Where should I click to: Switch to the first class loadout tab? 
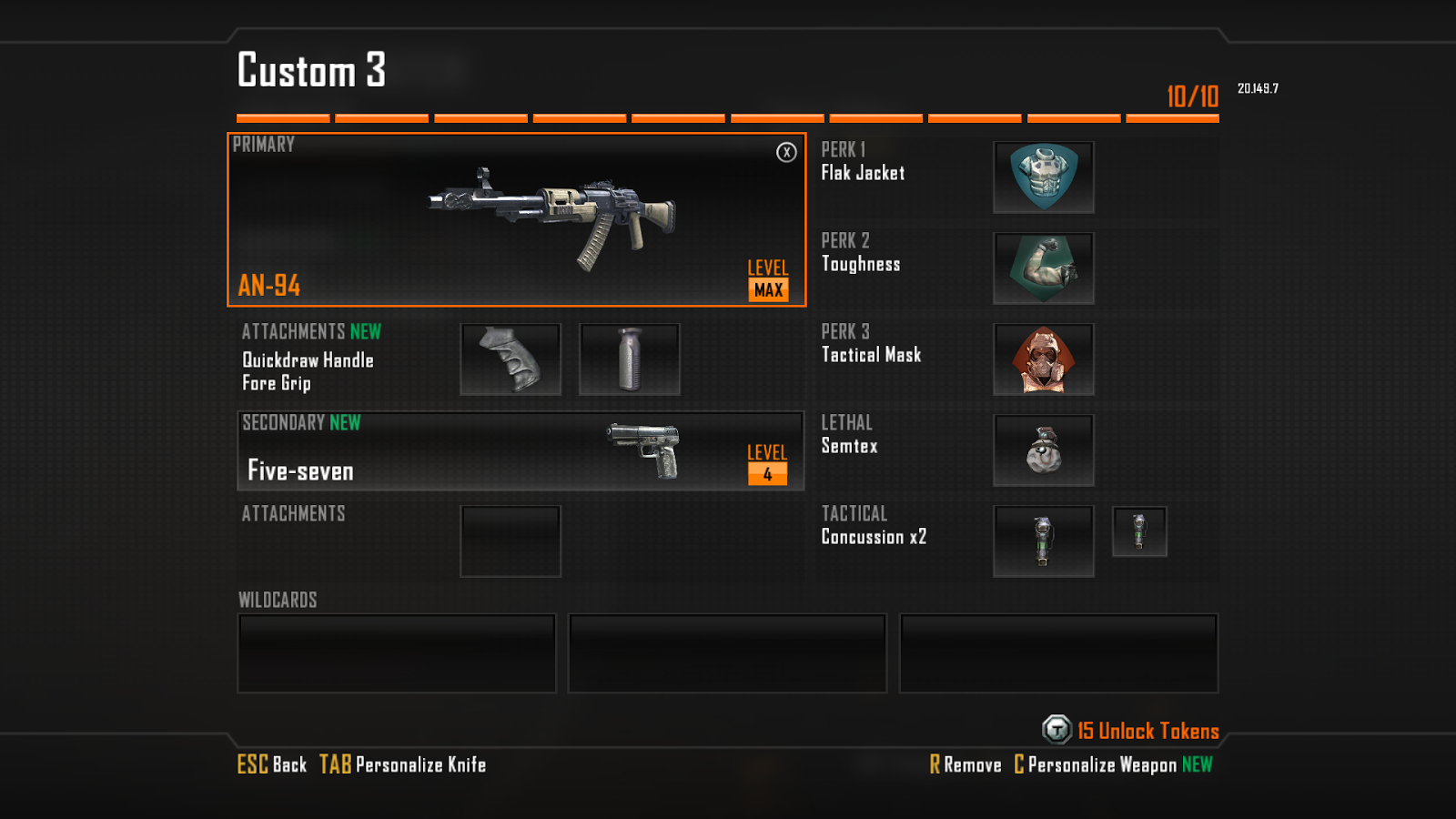point(283,117)
